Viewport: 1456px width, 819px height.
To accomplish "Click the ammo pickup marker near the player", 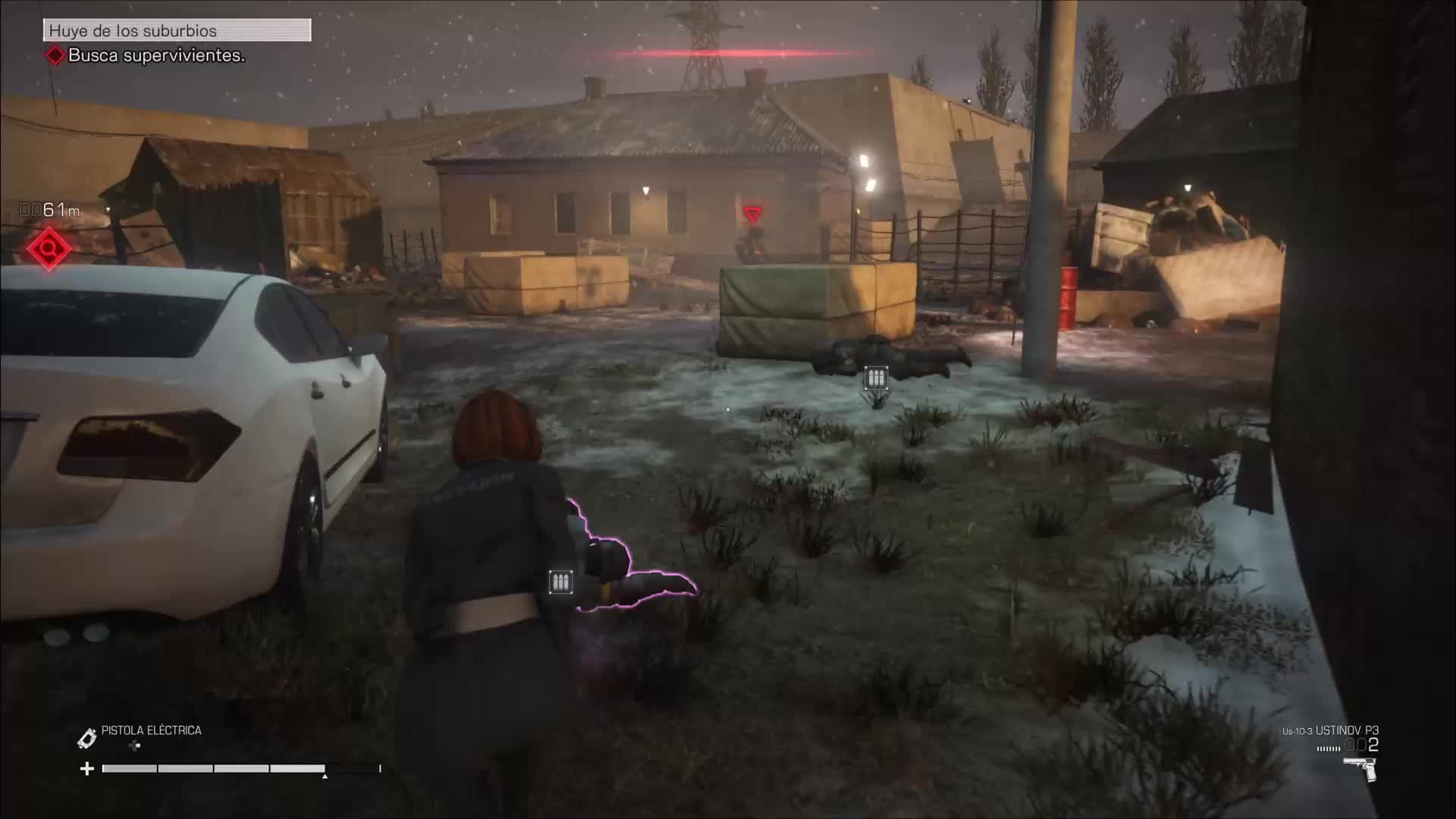I will point(560,582).
